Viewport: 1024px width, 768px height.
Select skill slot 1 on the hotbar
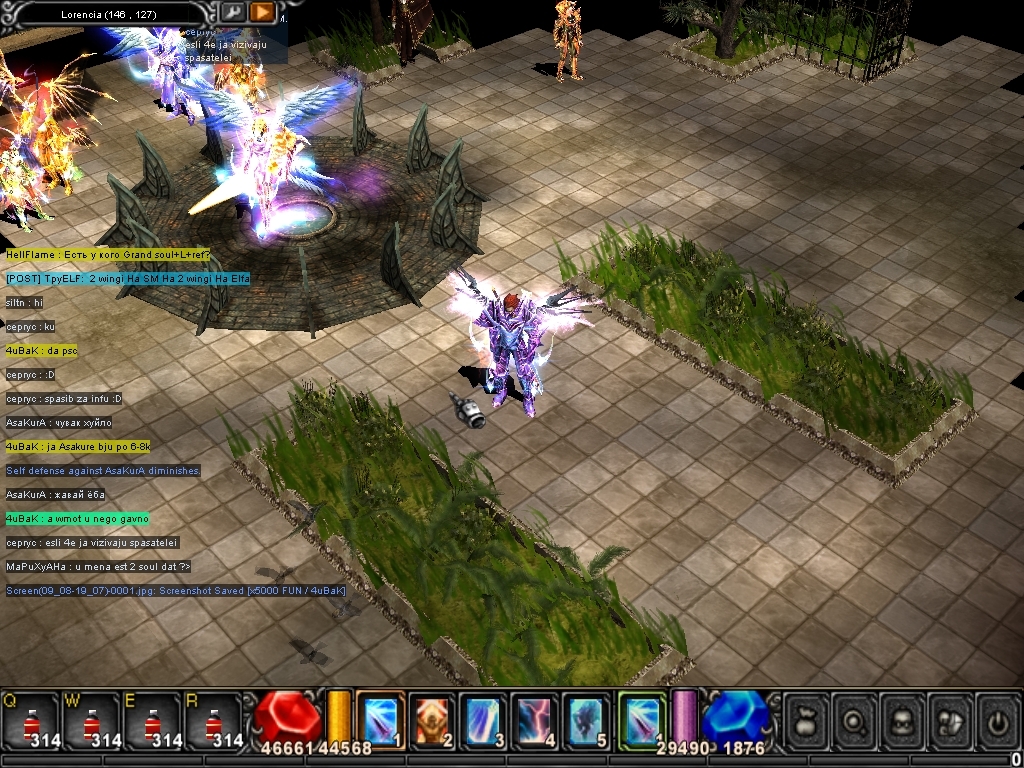(x=380, y=720)
